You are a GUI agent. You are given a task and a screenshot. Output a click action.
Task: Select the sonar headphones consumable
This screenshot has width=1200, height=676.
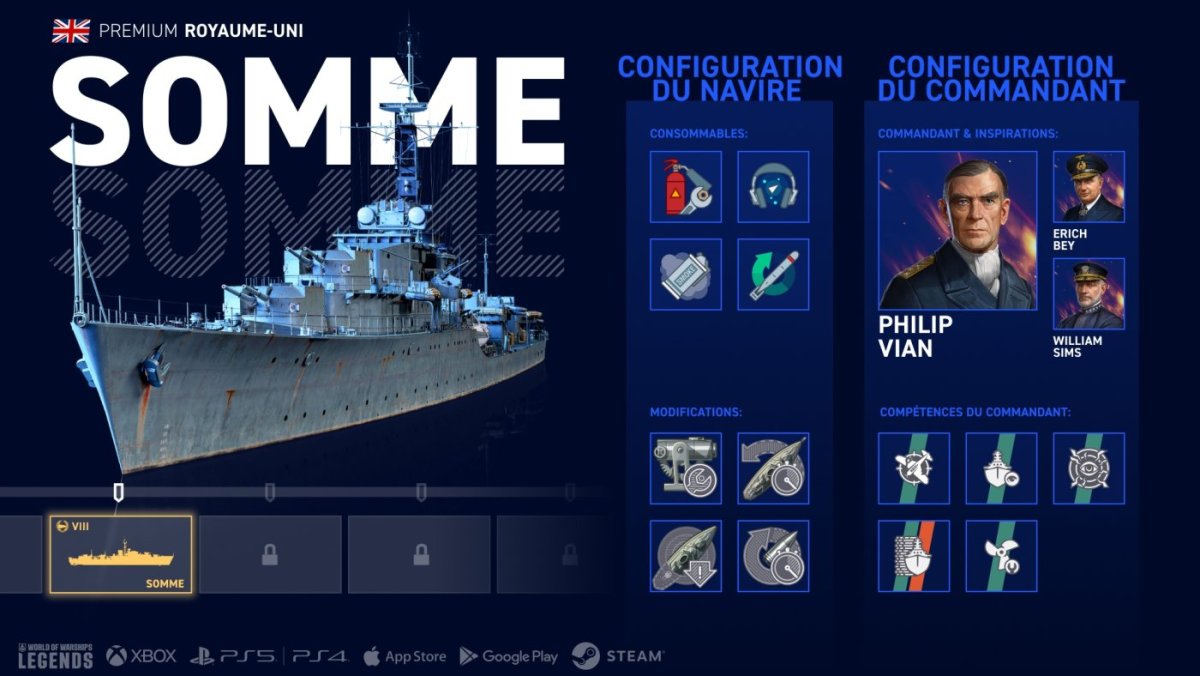[x=773, y=187]
